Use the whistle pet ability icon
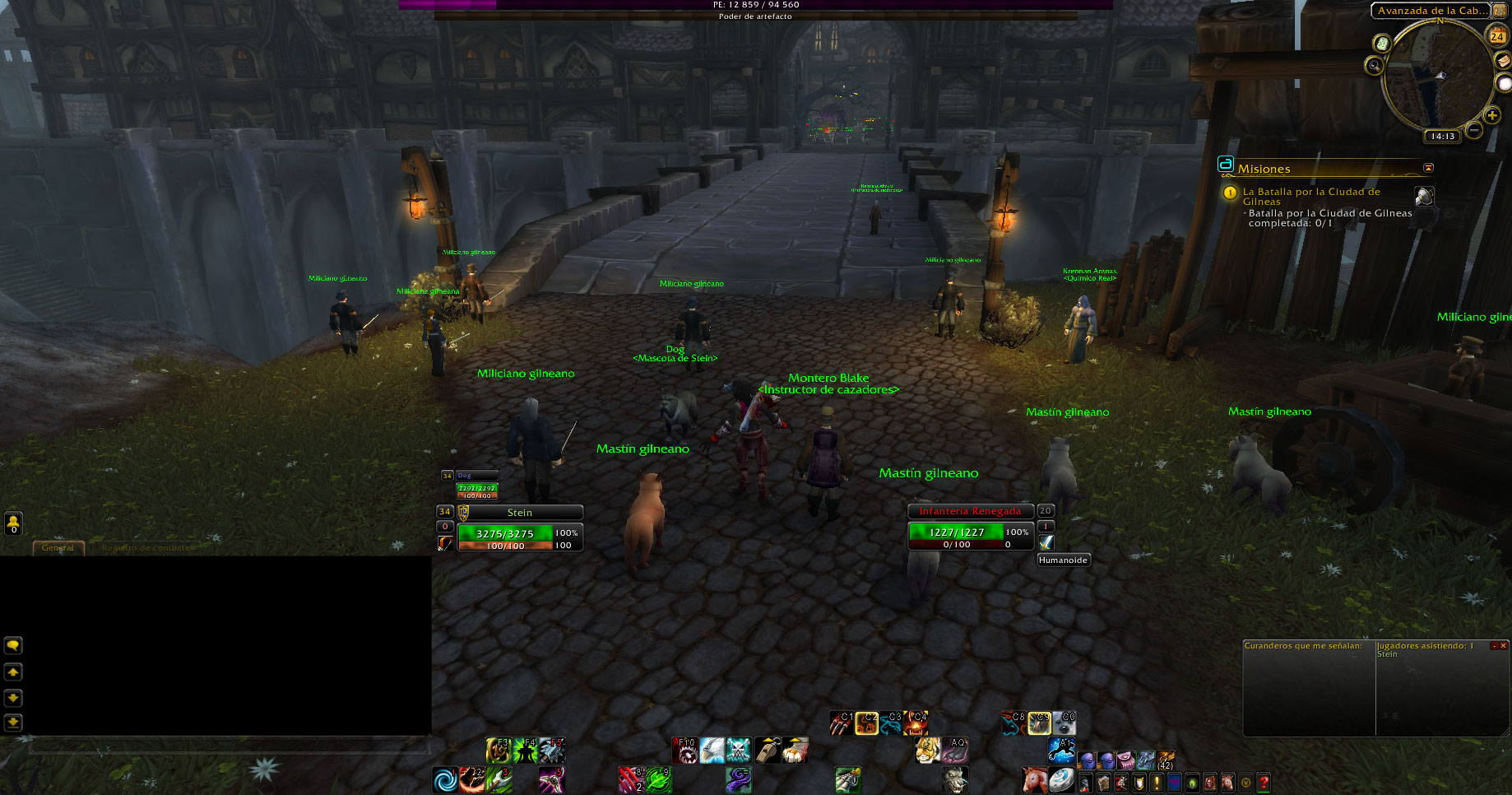Screen dimensions: 1512x795 coord(768,750)
